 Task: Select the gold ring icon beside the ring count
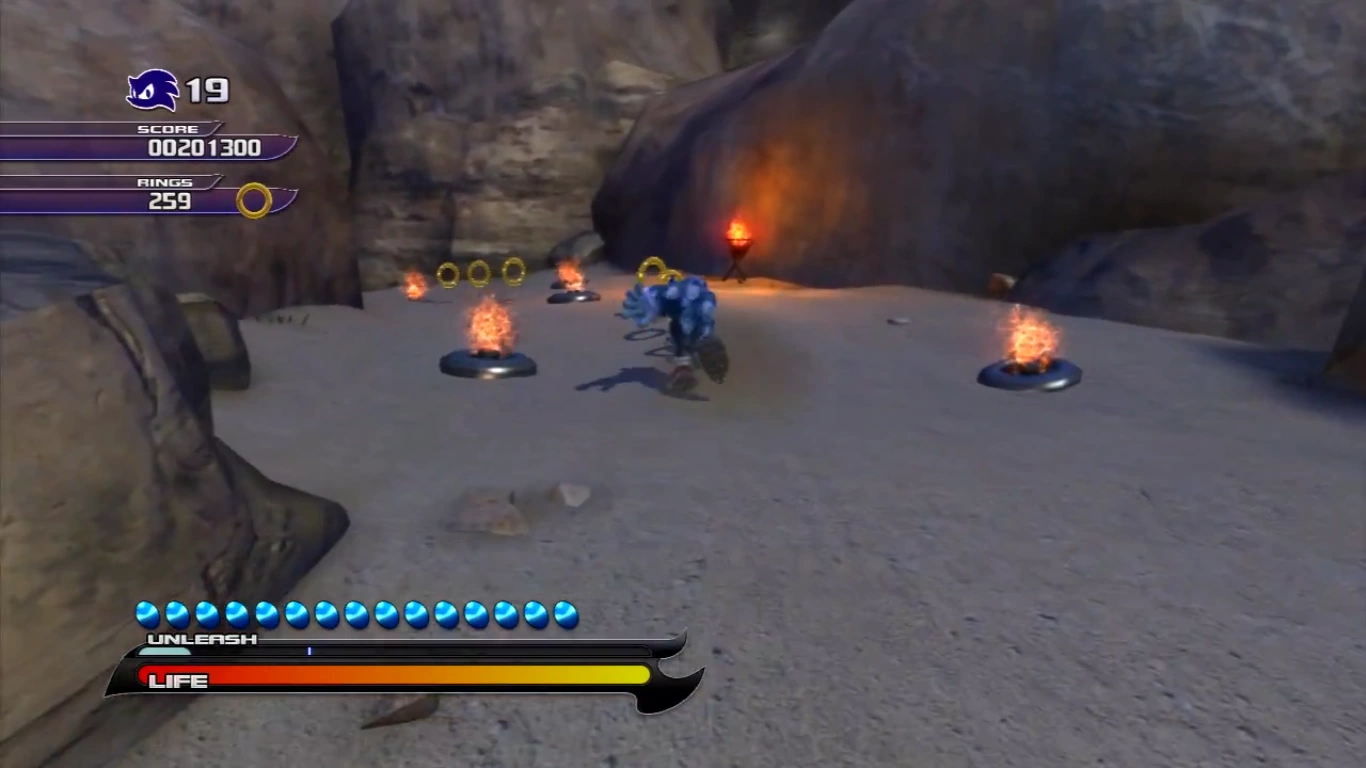point(254,200)
